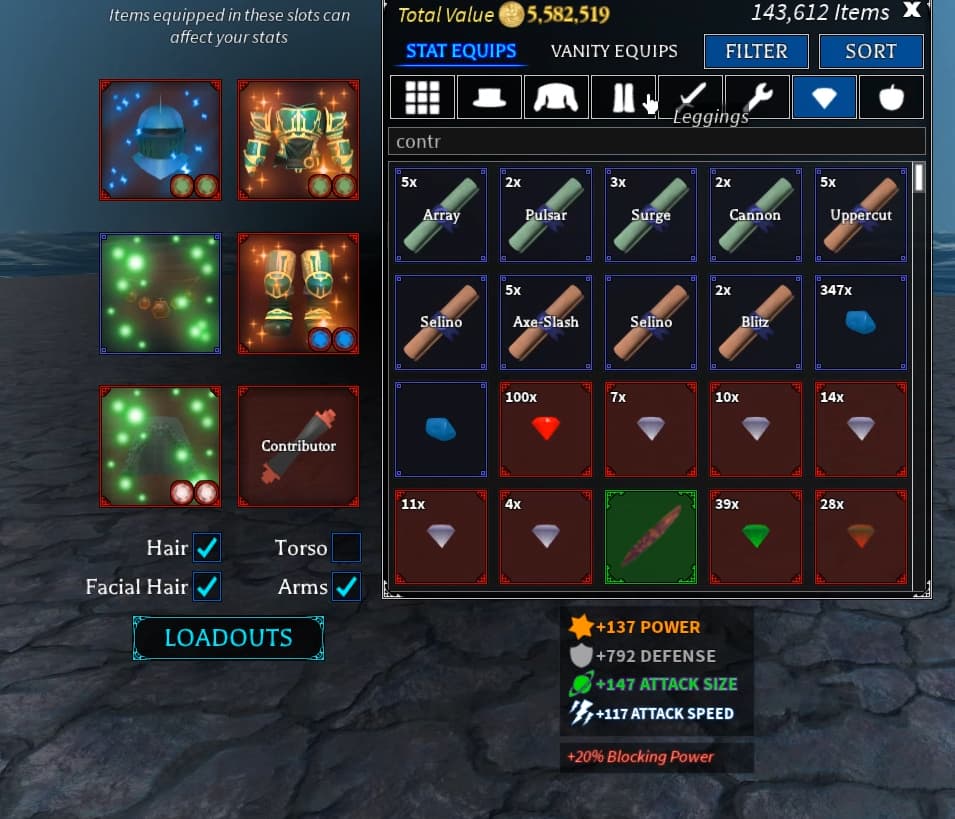The height and width of the screenshot is (819, 955).
Task: Choose the chestplate category filter
Action: tap(556, 97)
